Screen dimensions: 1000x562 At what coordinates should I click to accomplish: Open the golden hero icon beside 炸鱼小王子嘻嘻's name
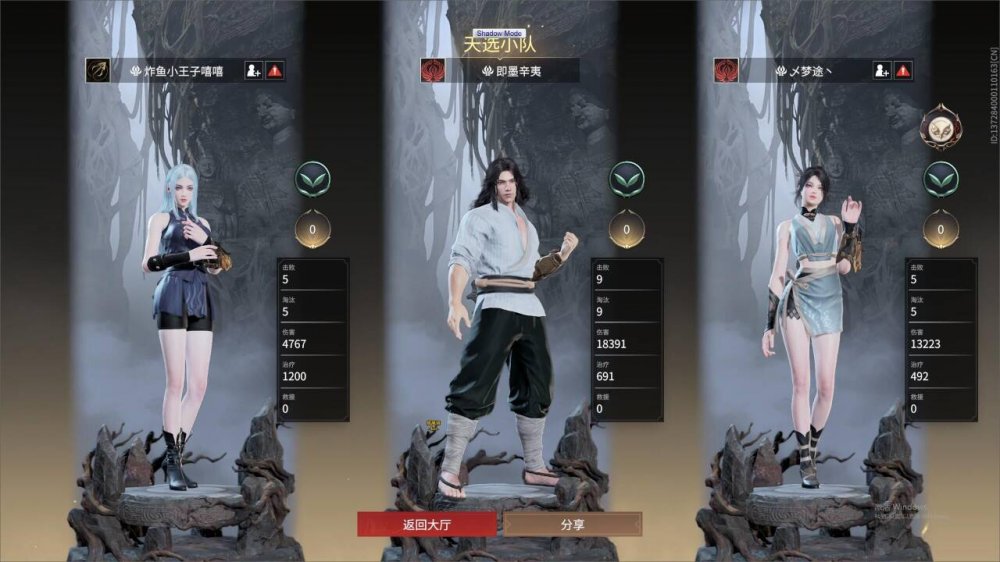tap(98, 71)
